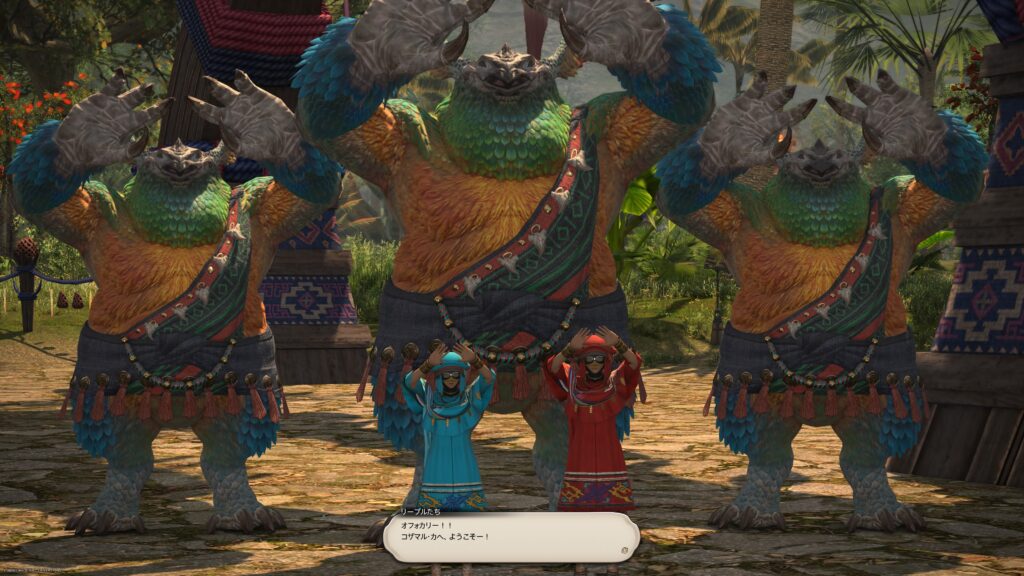
Task: Click the dialogue box to continue
Action: (510, 537)
